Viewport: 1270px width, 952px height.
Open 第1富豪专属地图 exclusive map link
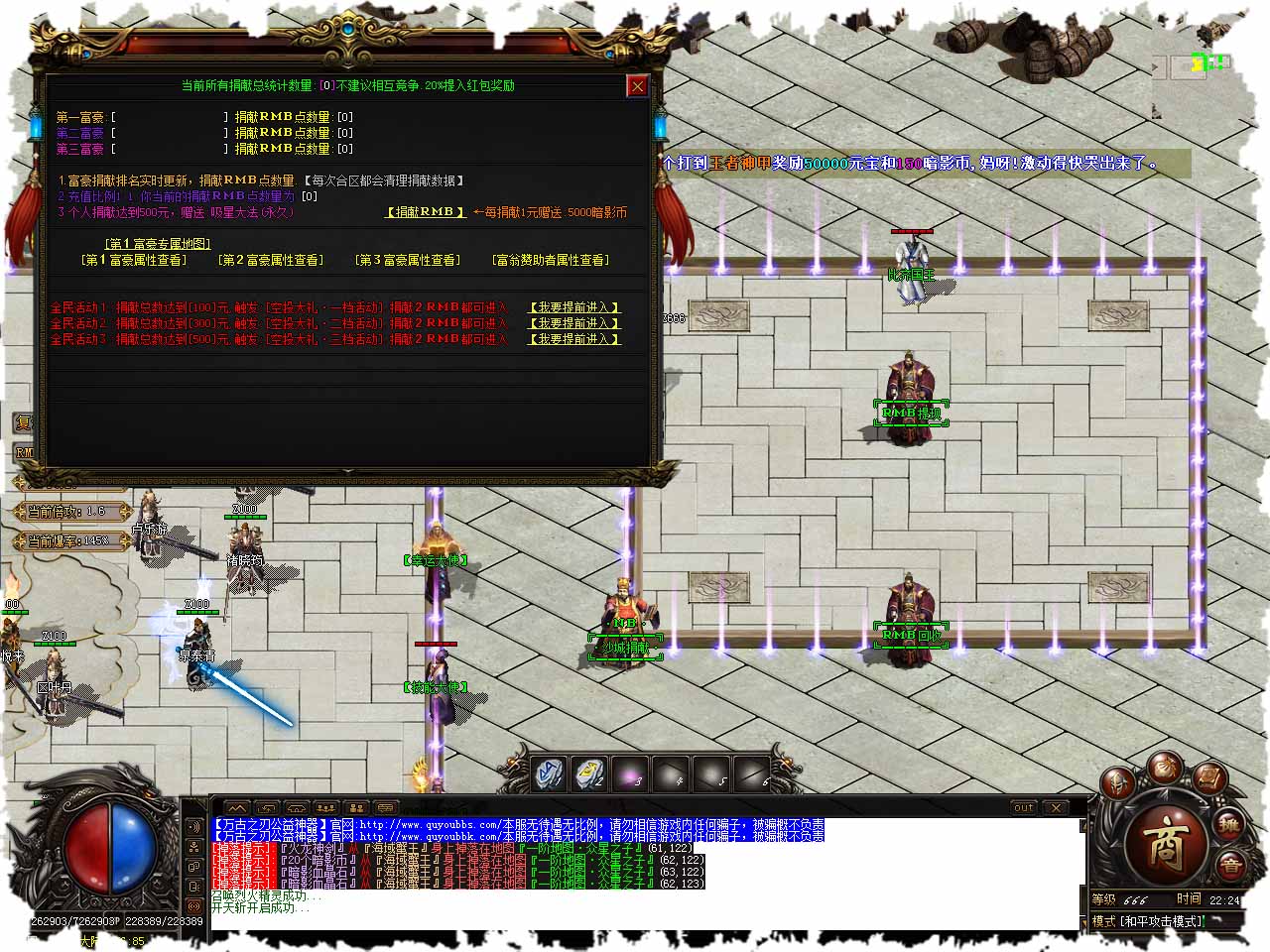tap(159, 244)
